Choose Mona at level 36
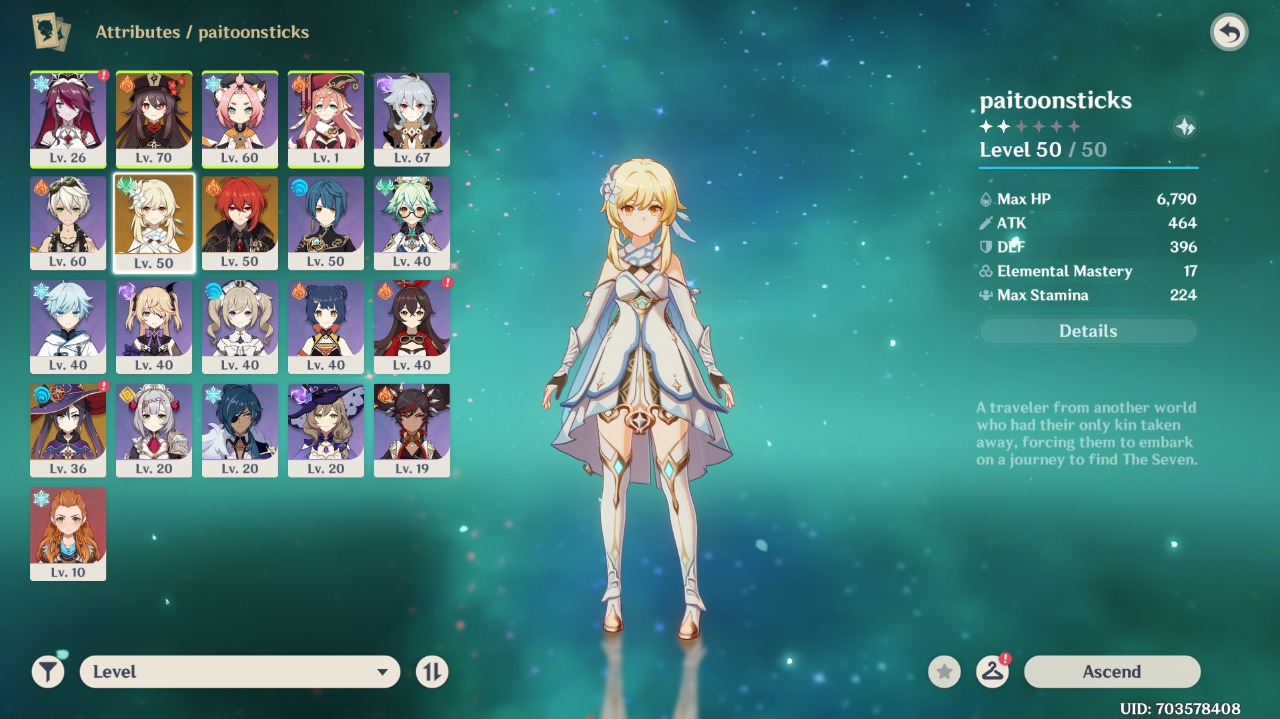 pyautogui.click(x=68, y=430)
